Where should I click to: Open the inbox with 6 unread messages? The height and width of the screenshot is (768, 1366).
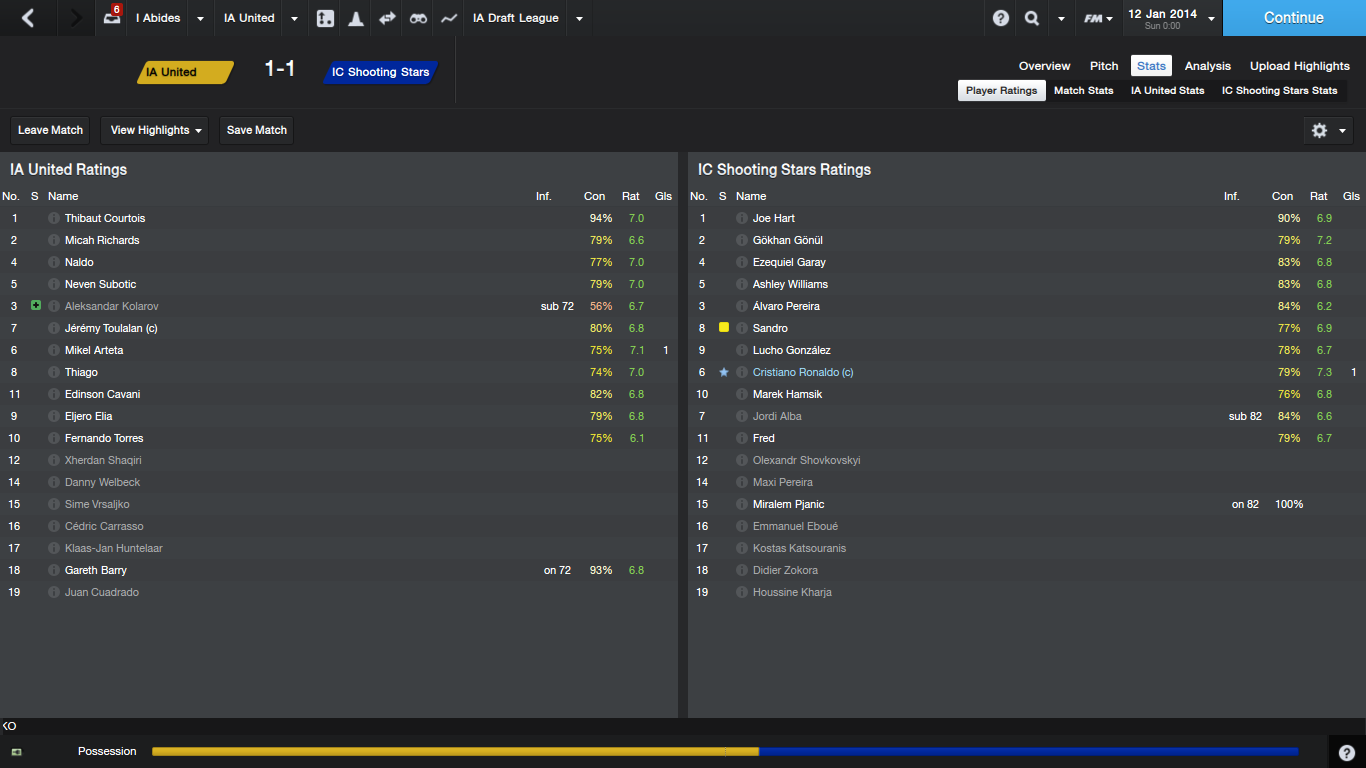(110, 18)
